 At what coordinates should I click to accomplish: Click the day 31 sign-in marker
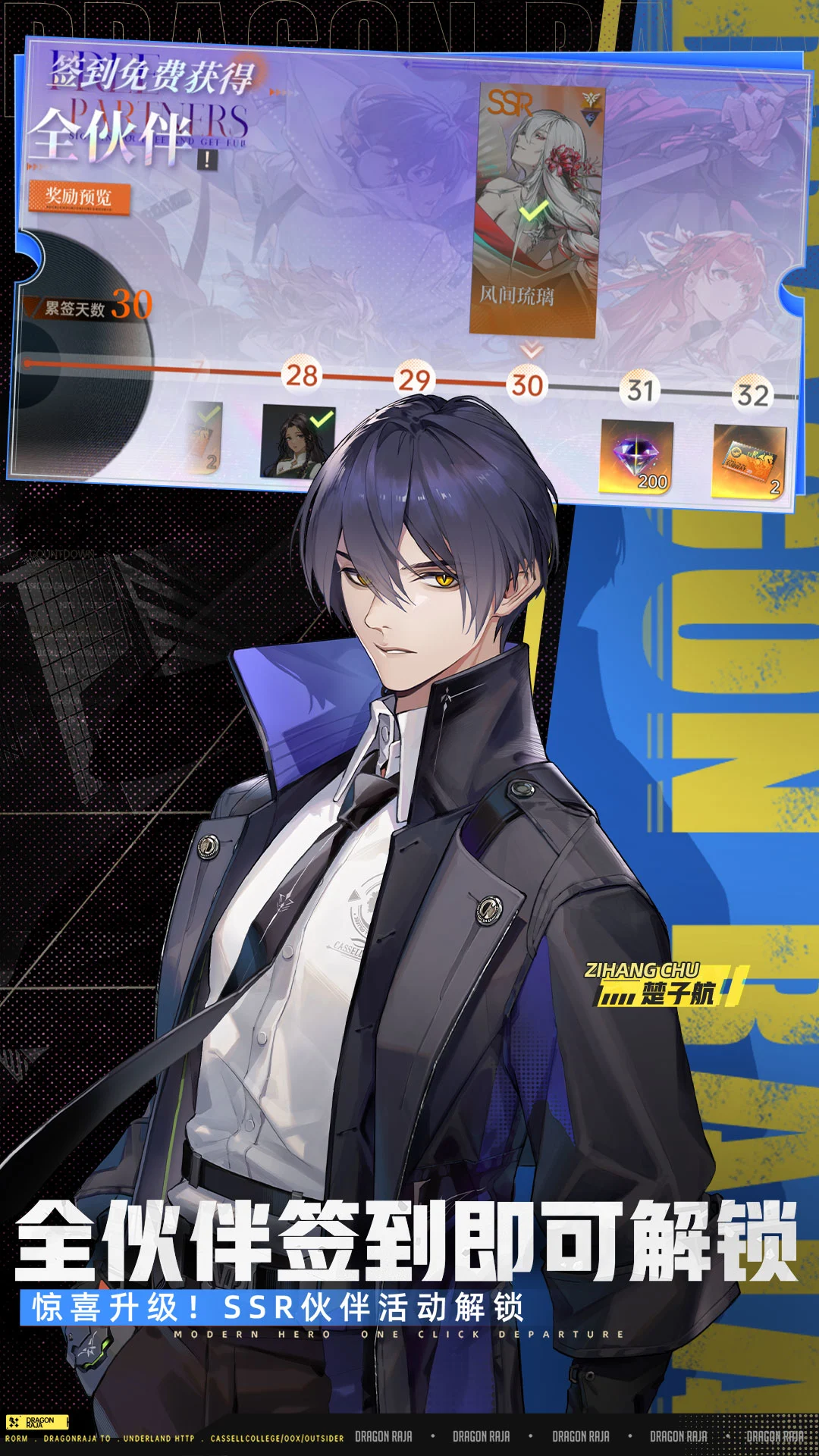(x=640, y=391)
